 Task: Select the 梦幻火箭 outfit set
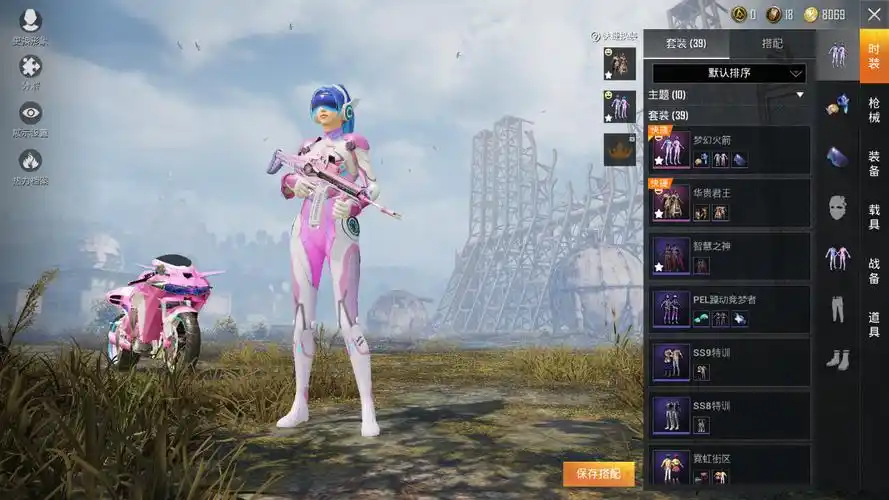pos(729,150)
